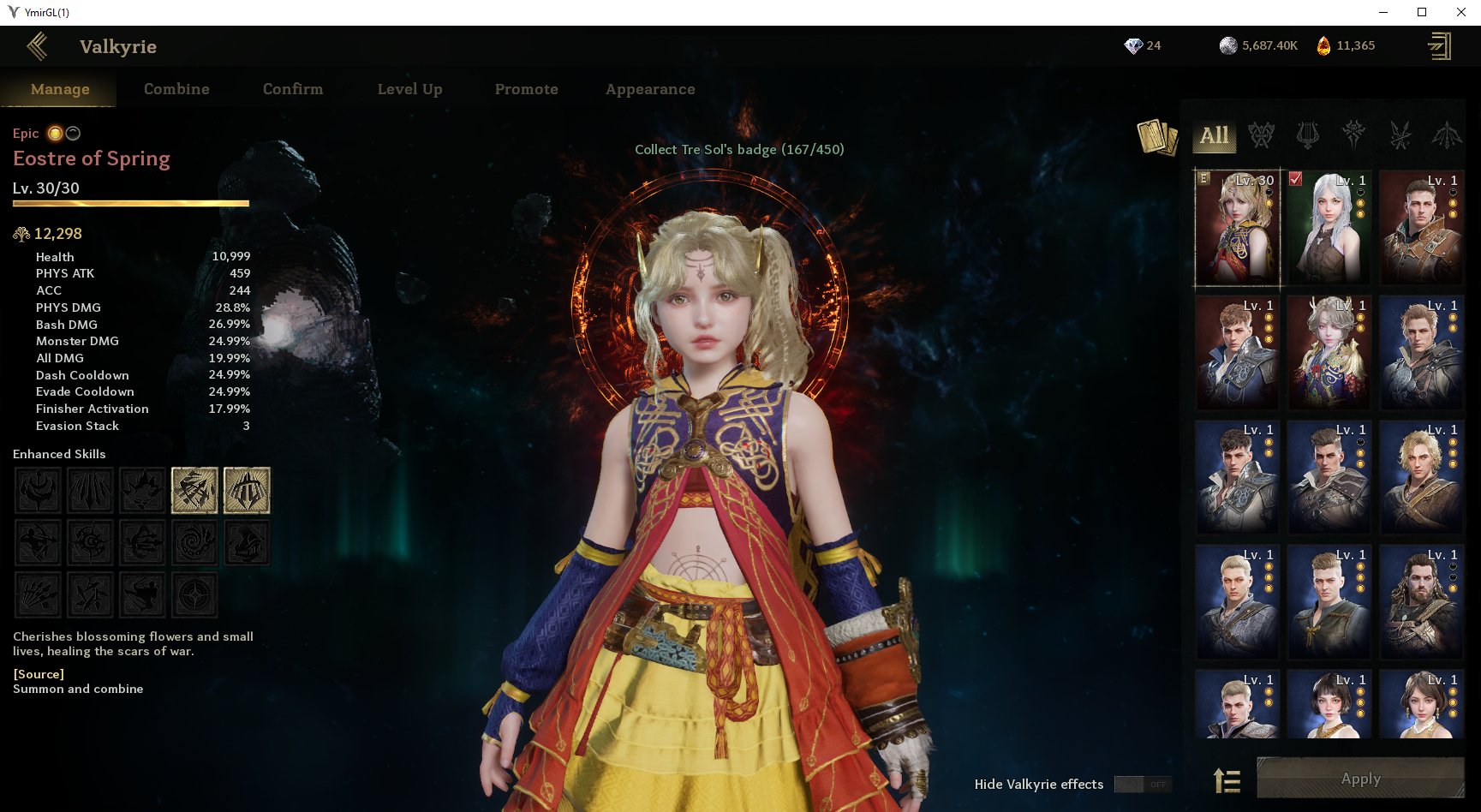1481x812 pixels.
Task: Toggle Hide Valkyrie effects switch
Action: 1142,785
